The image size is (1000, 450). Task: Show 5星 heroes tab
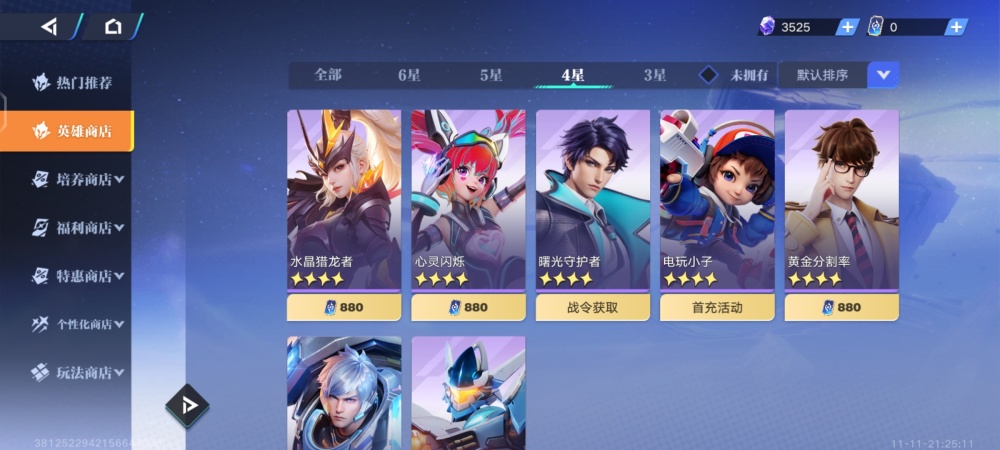tap(491, 75)
